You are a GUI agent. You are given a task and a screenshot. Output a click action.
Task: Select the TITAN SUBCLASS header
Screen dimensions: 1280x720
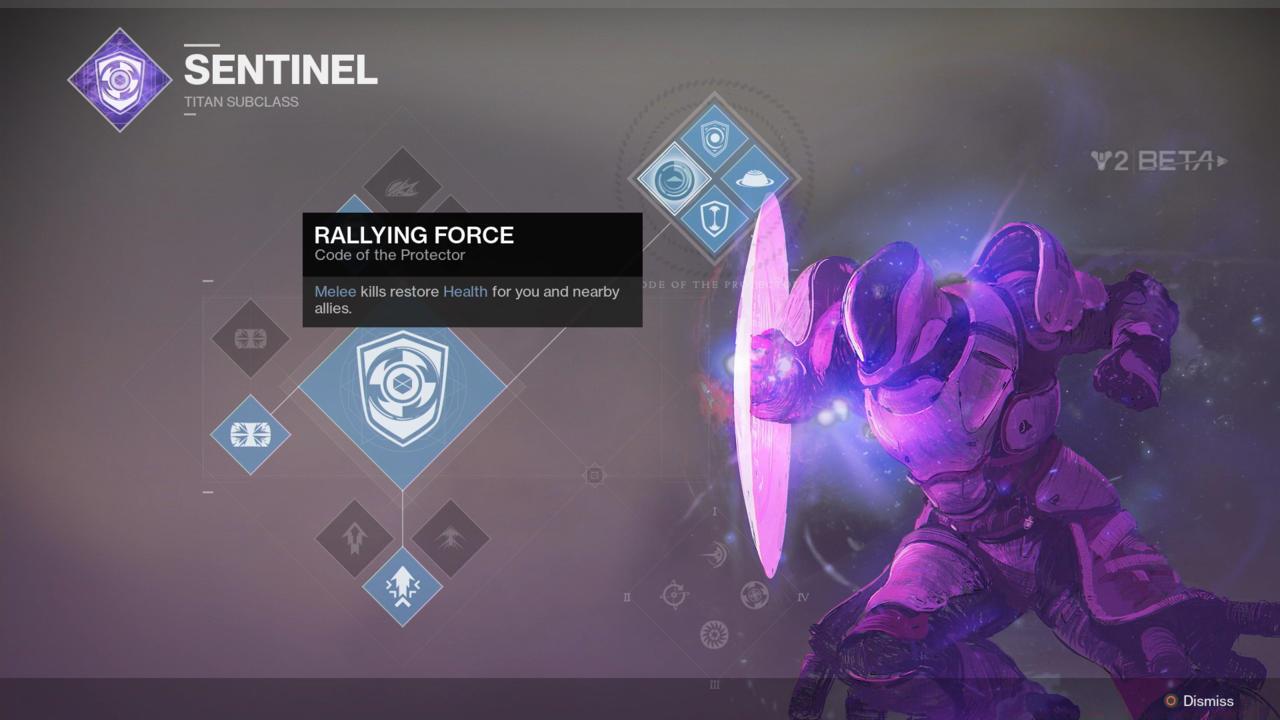pyautogui.click(x=240, y=101)
